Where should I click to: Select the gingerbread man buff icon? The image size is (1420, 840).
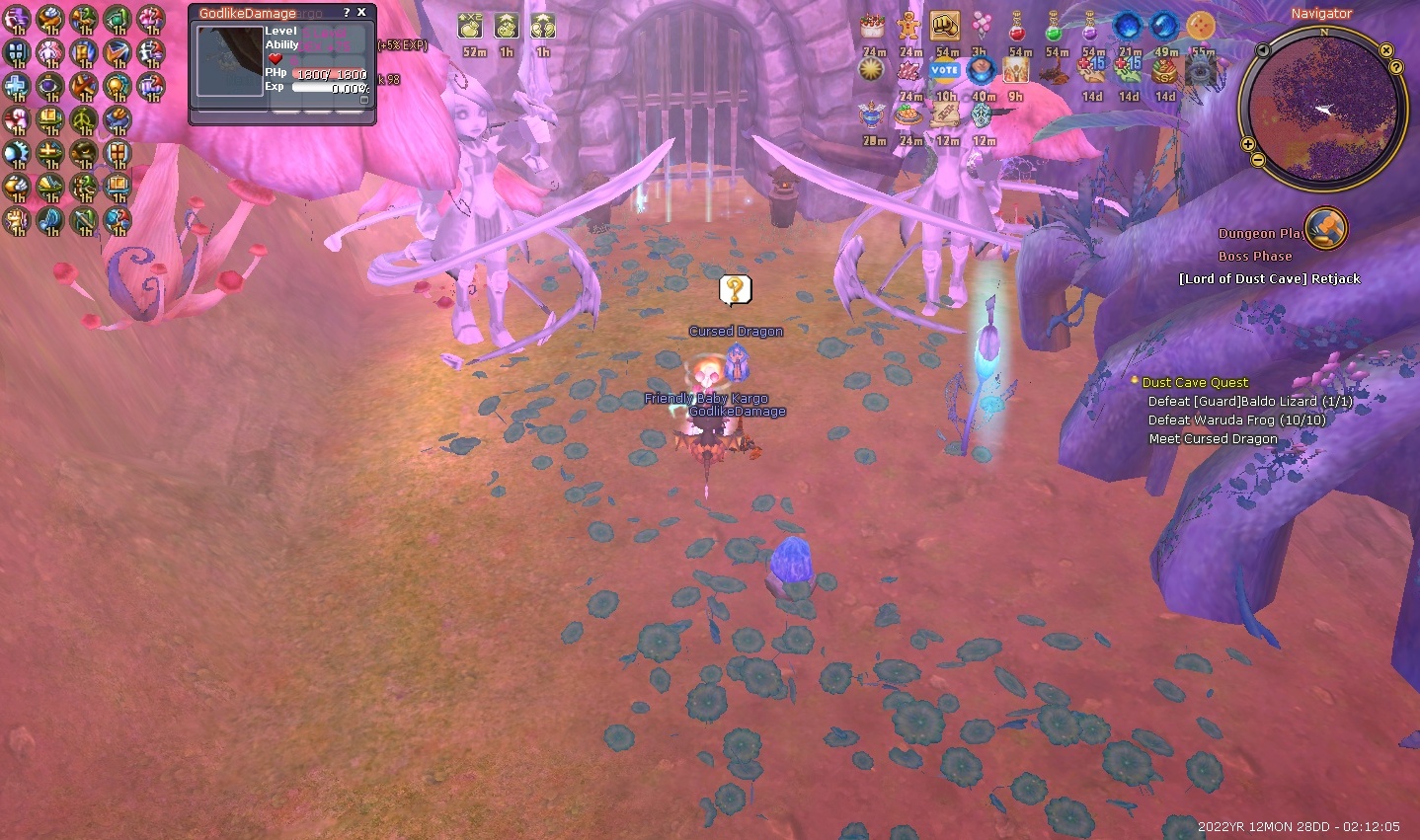click(x=908, y=27)
